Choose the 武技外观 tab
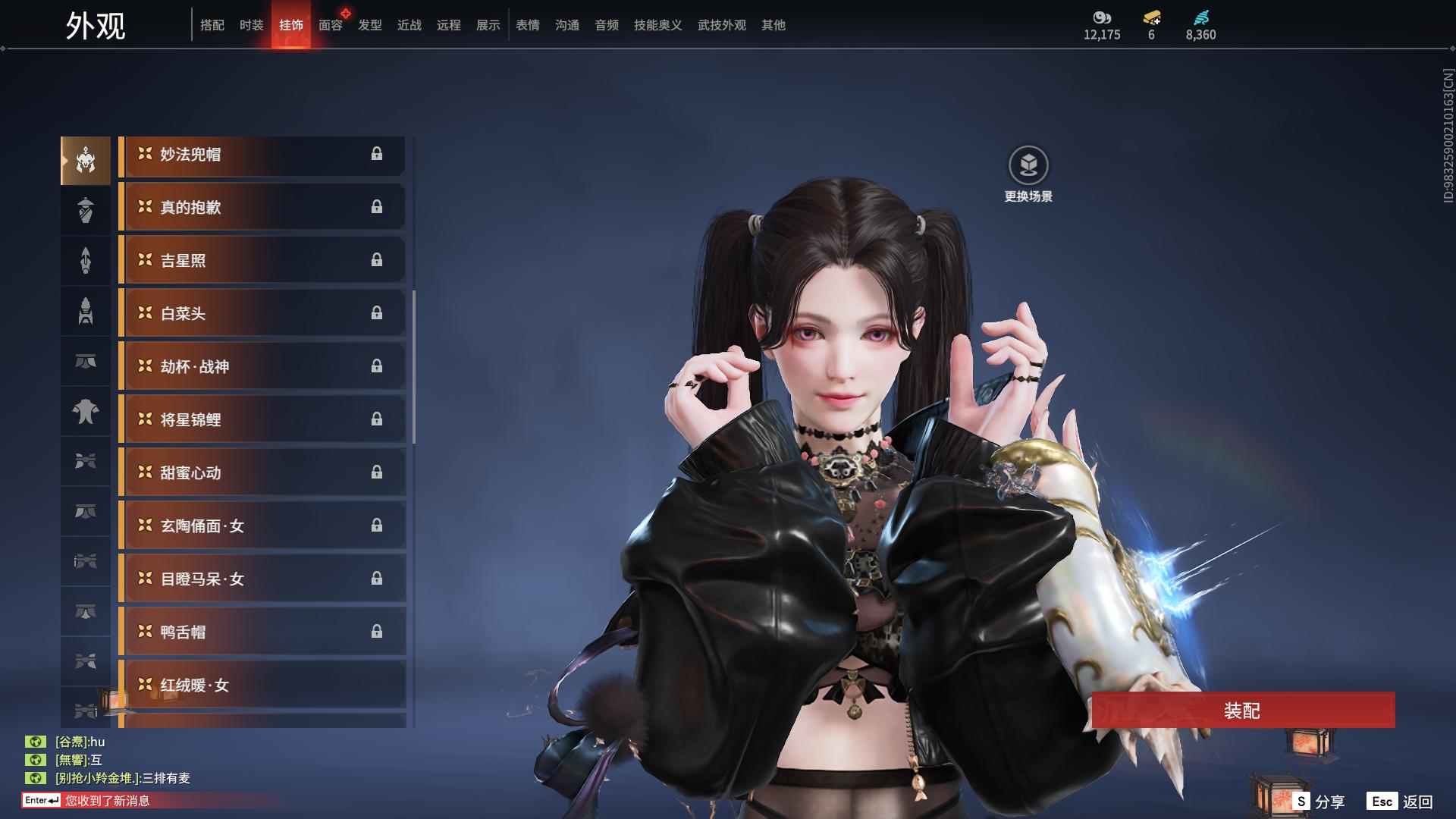The image size is (1456, 819). point(721,25)
